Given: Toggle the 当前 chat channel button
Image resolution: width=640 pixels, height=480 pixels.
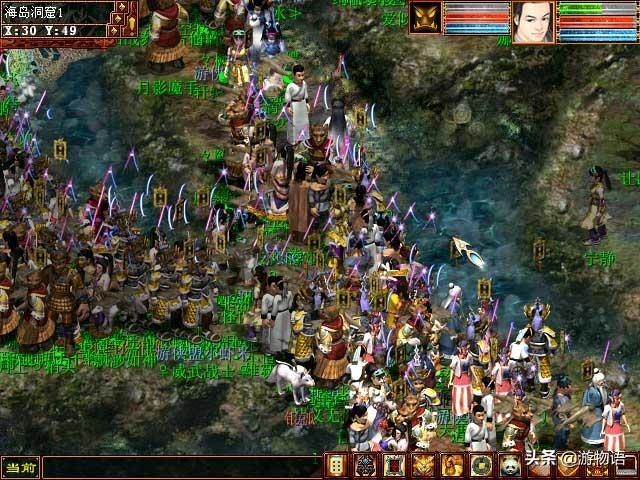Looking at the screenshot, I should (x=20, y=467).
